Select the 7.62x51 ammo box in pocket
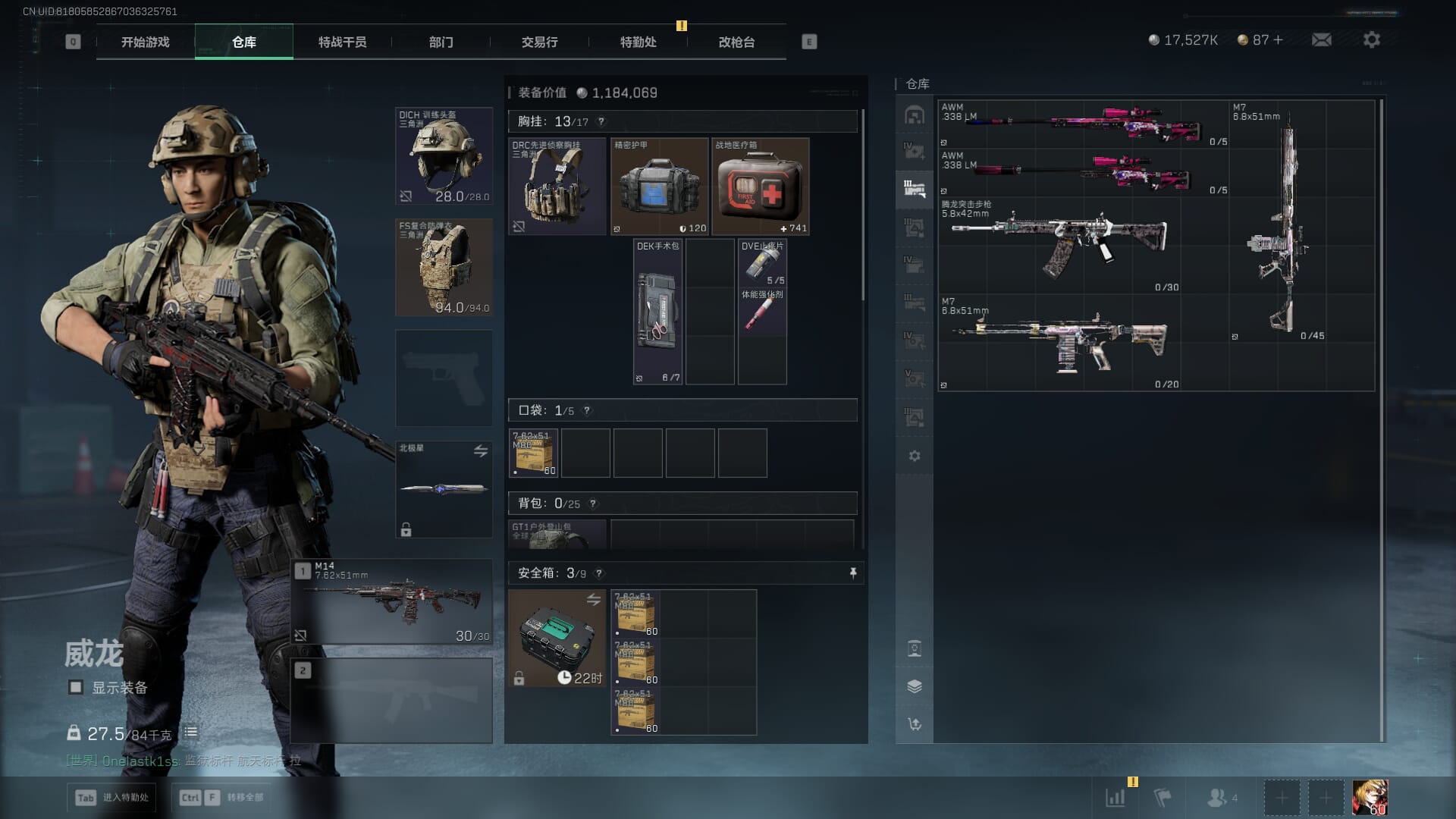 click(533, 453)
